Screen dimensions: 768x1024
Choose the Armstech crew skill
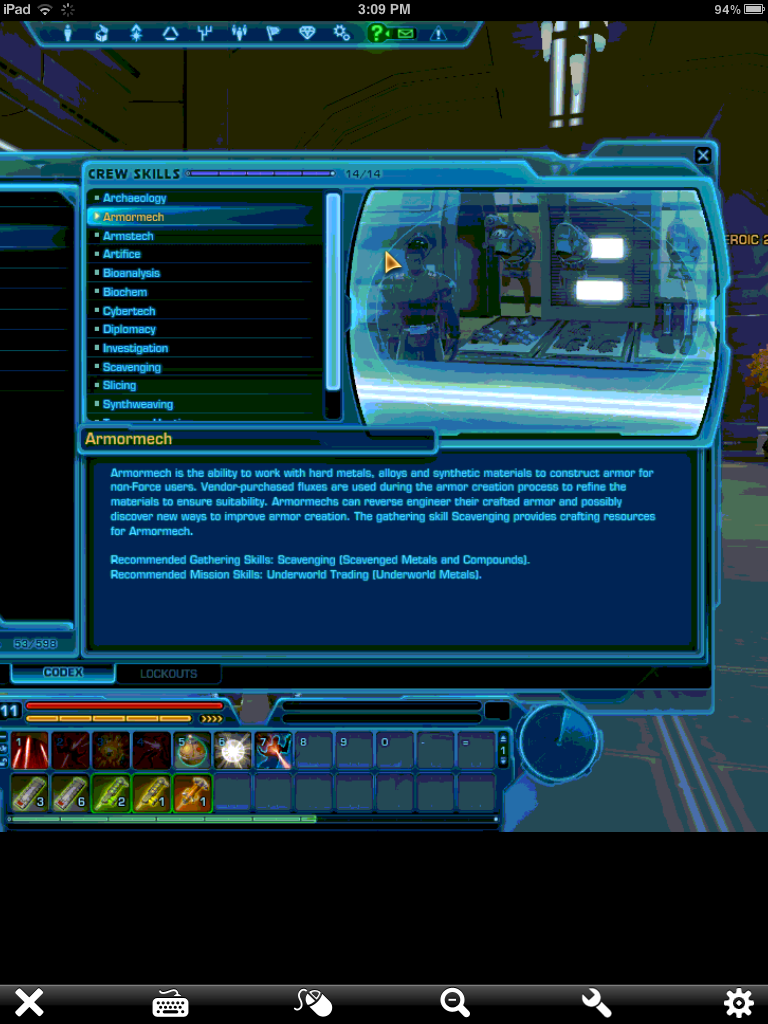point(128,236)
